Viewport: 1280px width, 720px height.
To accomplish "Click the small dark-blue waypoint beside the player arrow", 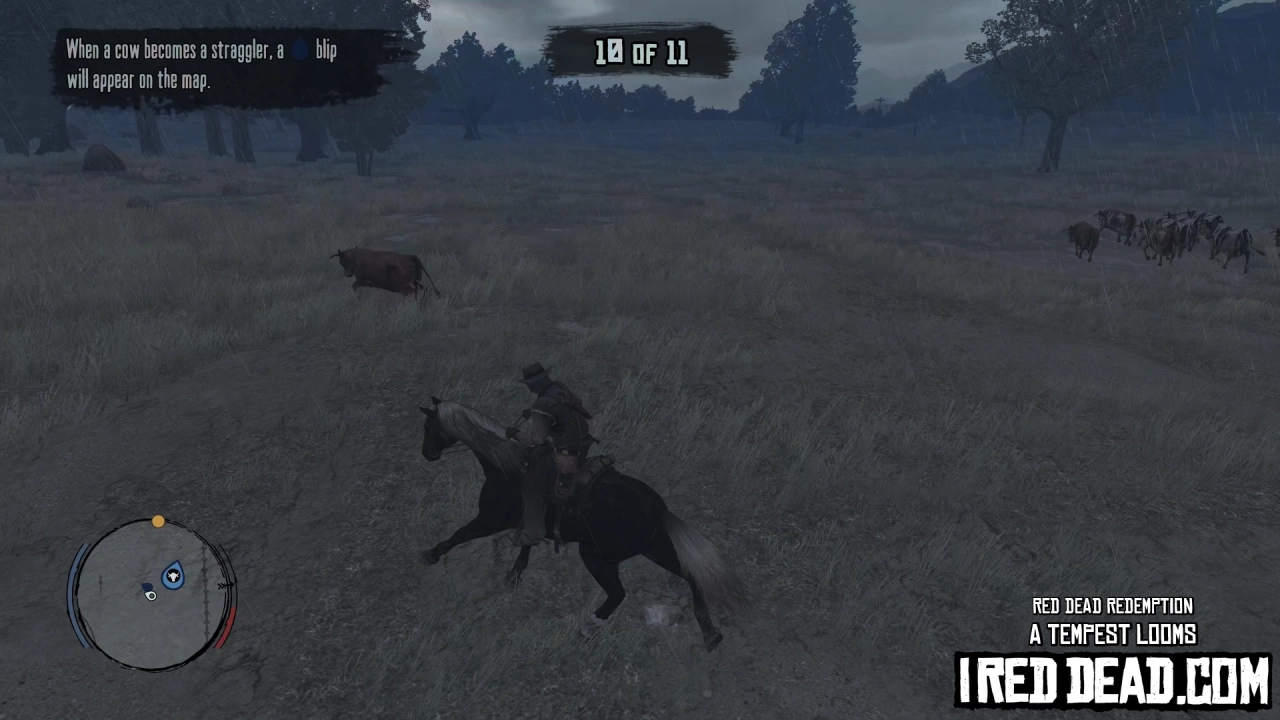I will coord(147,587).
